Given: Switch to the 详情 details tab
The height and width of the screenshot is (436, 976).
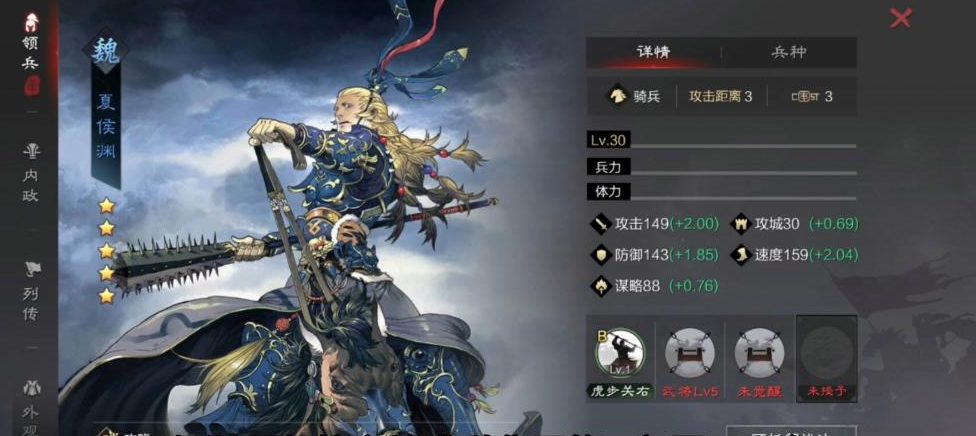Looking at the screenshot, I should pos(653,52).
